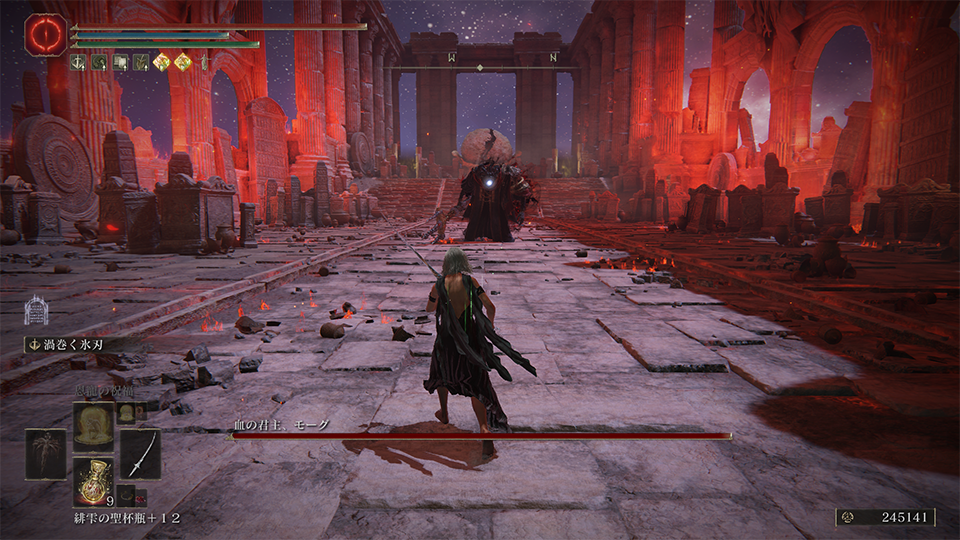Select the left-hand armament slot
The image size is (960, 540).
click(x=45, y=454)
